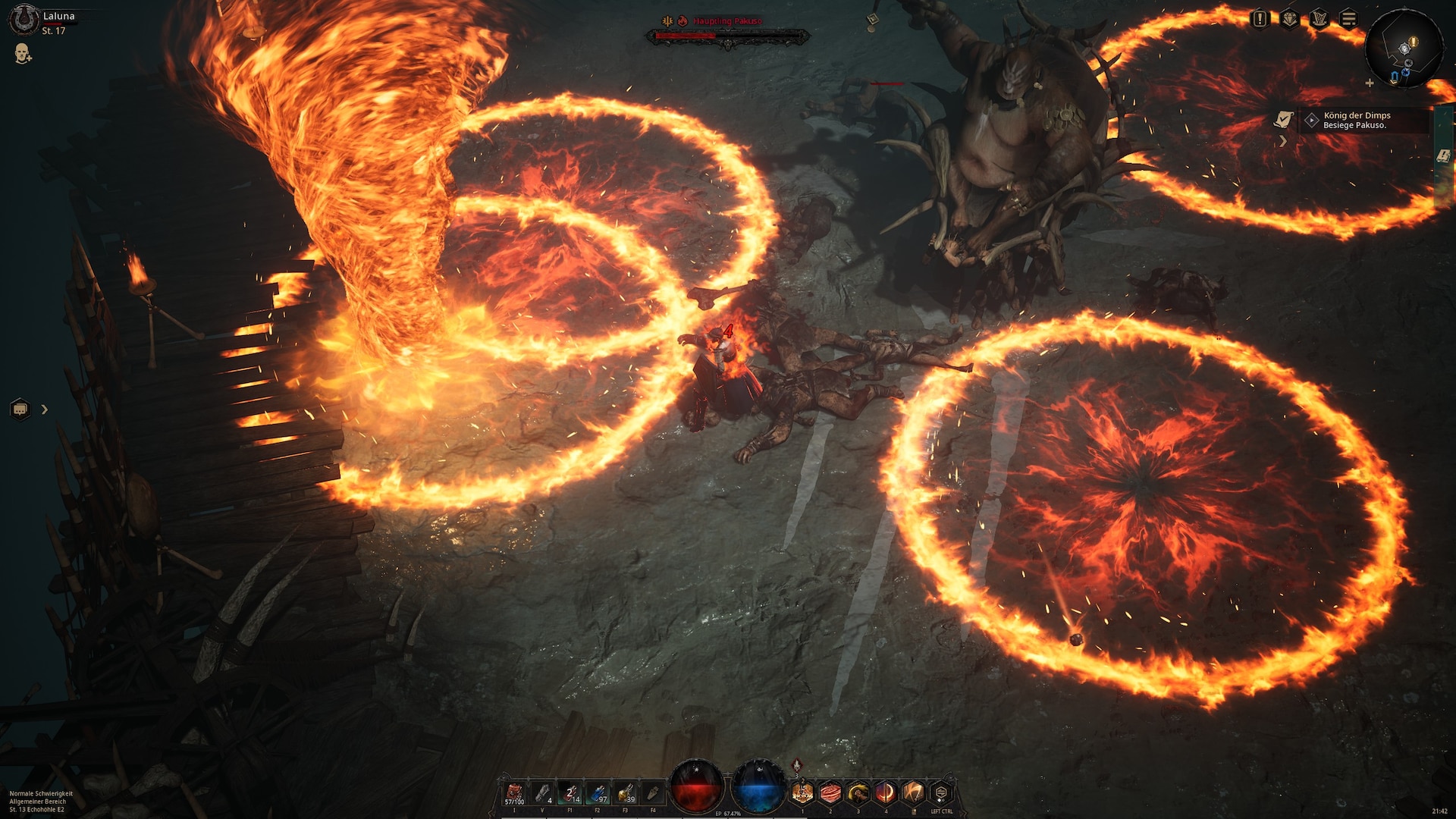Use the blue mana potion slot
The image size is (1456, 819).
(x=598, y=794)
